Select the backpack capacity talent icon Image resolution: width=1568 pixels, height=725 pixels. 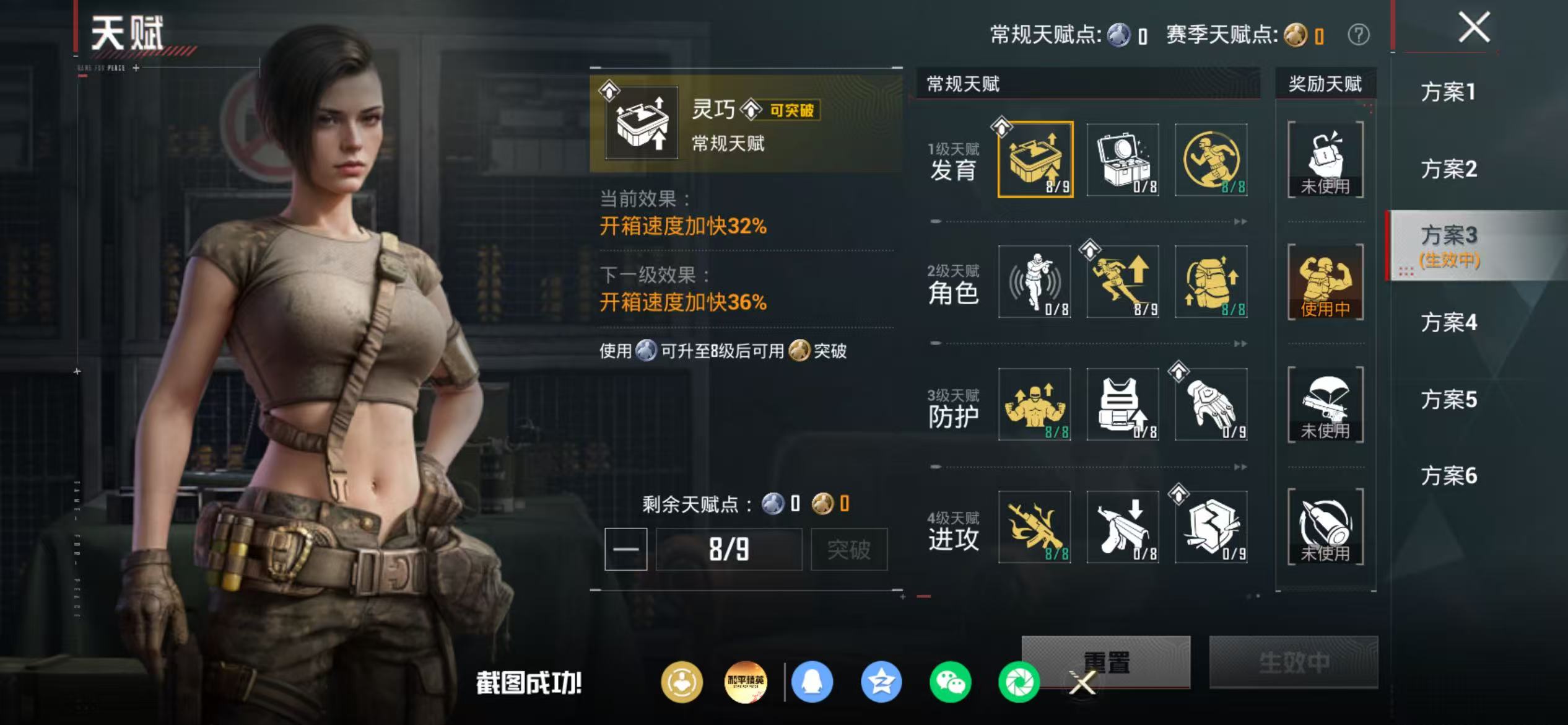point(1209,282)
